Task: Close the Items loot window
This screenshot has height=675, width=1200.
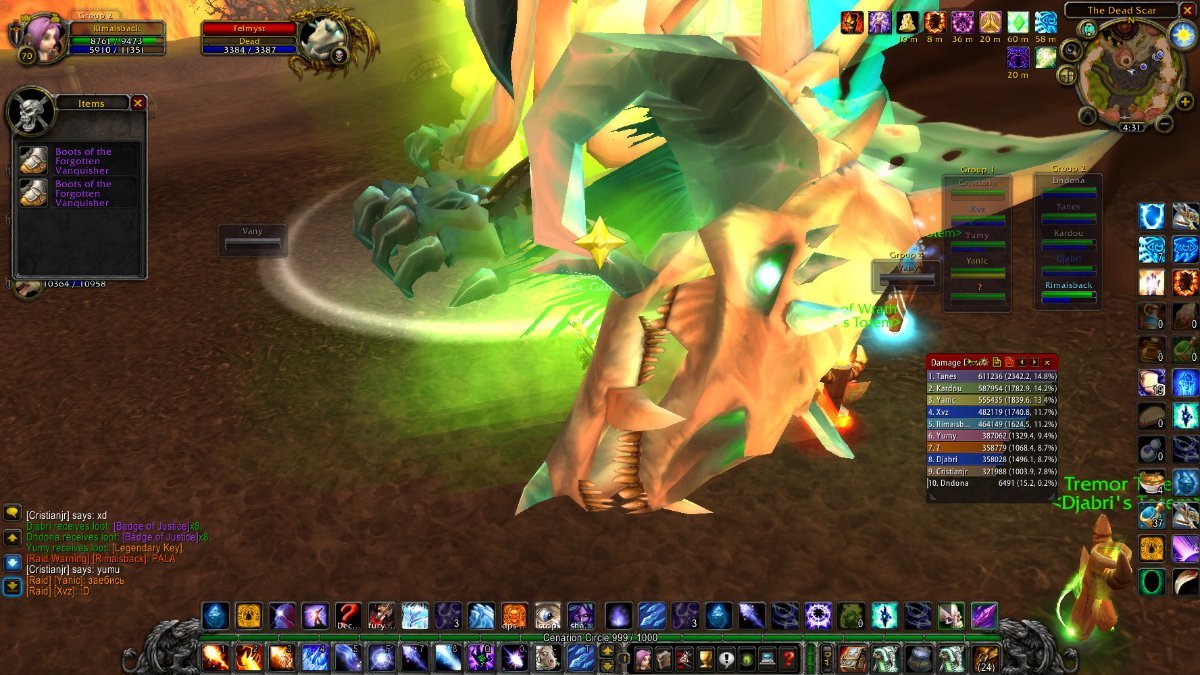Action: (x=138, y=102)
